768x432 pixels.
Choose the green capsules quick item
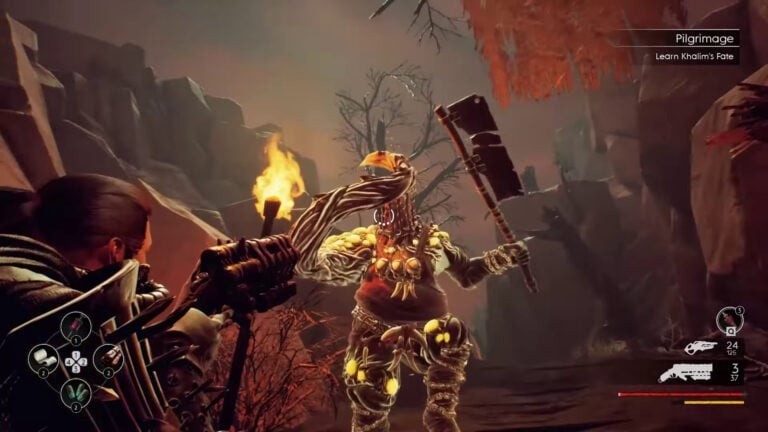point(76,392)
